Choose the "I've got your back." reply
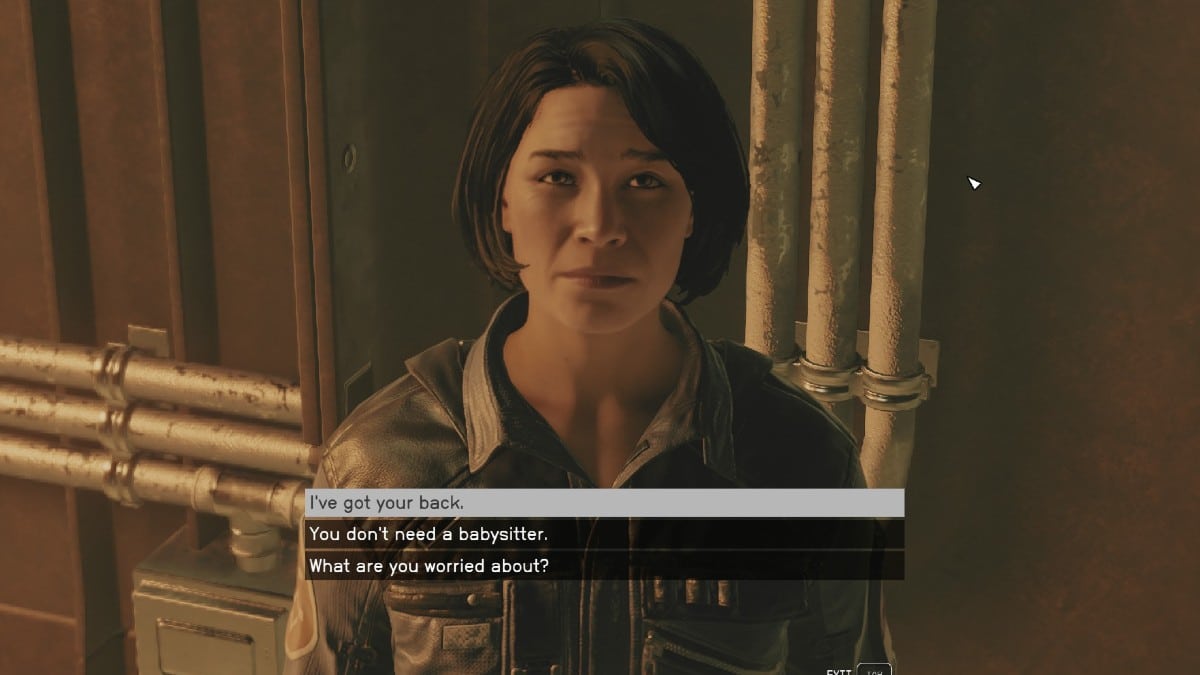Viewport: 1200px width, 675px height. coord(604,503)
